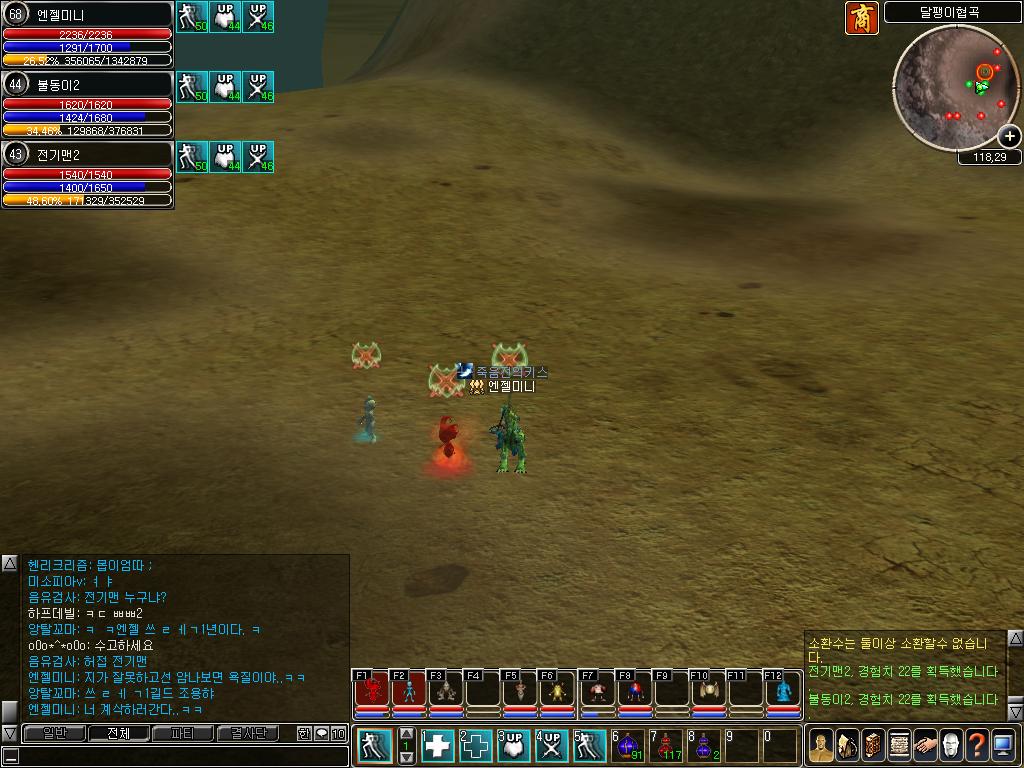This screenshot has height=768, width=1024.
Task: Click the circular minimap
Action: [954, 88]
